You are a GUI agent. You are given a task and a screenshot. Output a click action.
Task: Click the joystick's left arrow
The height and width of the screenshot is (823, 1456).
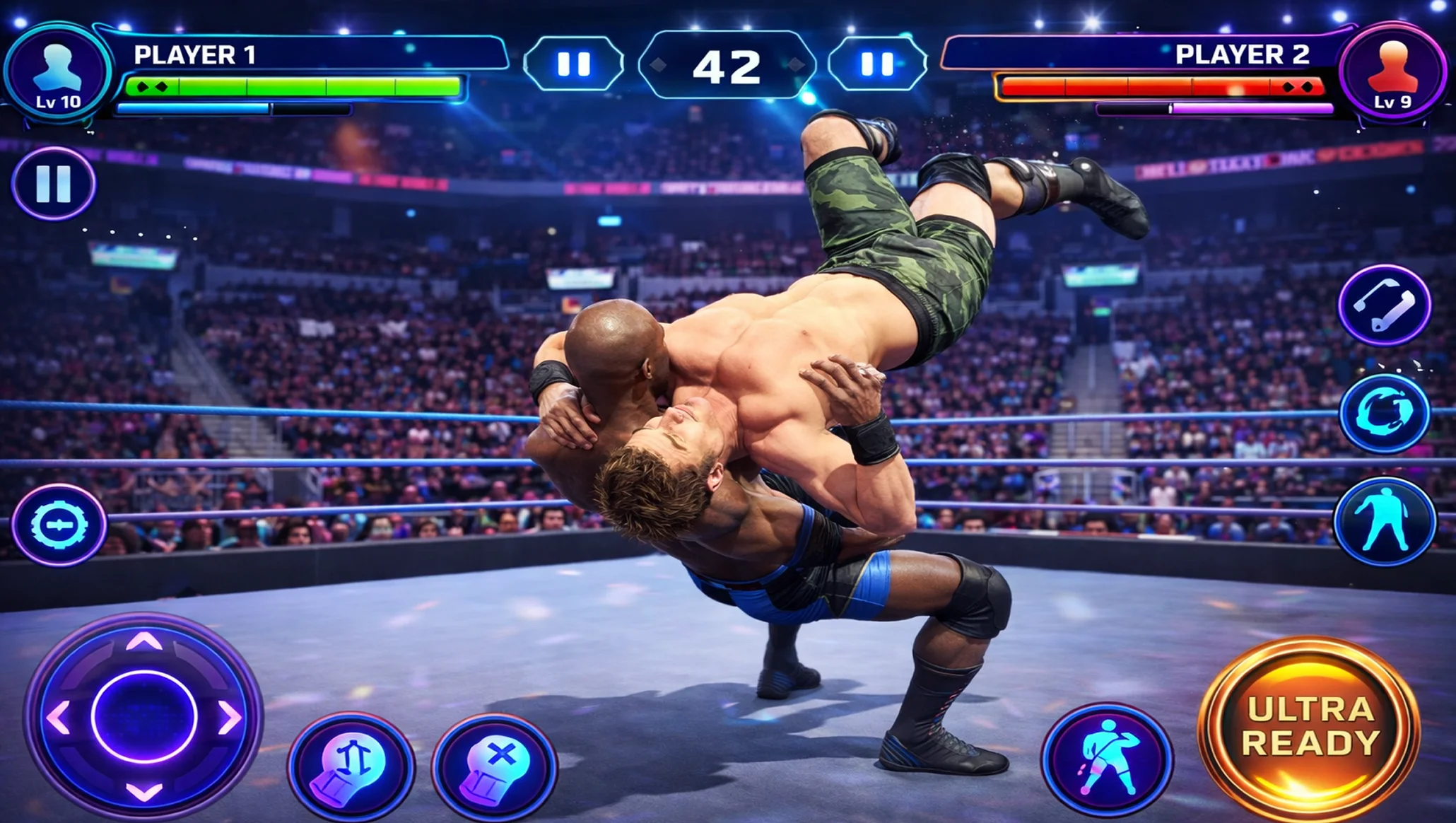59,718
